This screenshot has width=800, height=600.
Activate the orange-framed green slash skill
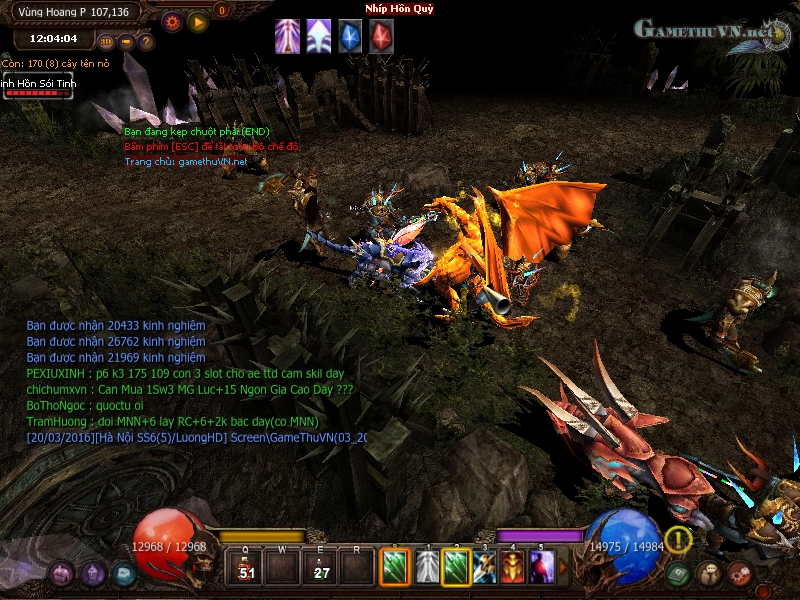point(395,568)
